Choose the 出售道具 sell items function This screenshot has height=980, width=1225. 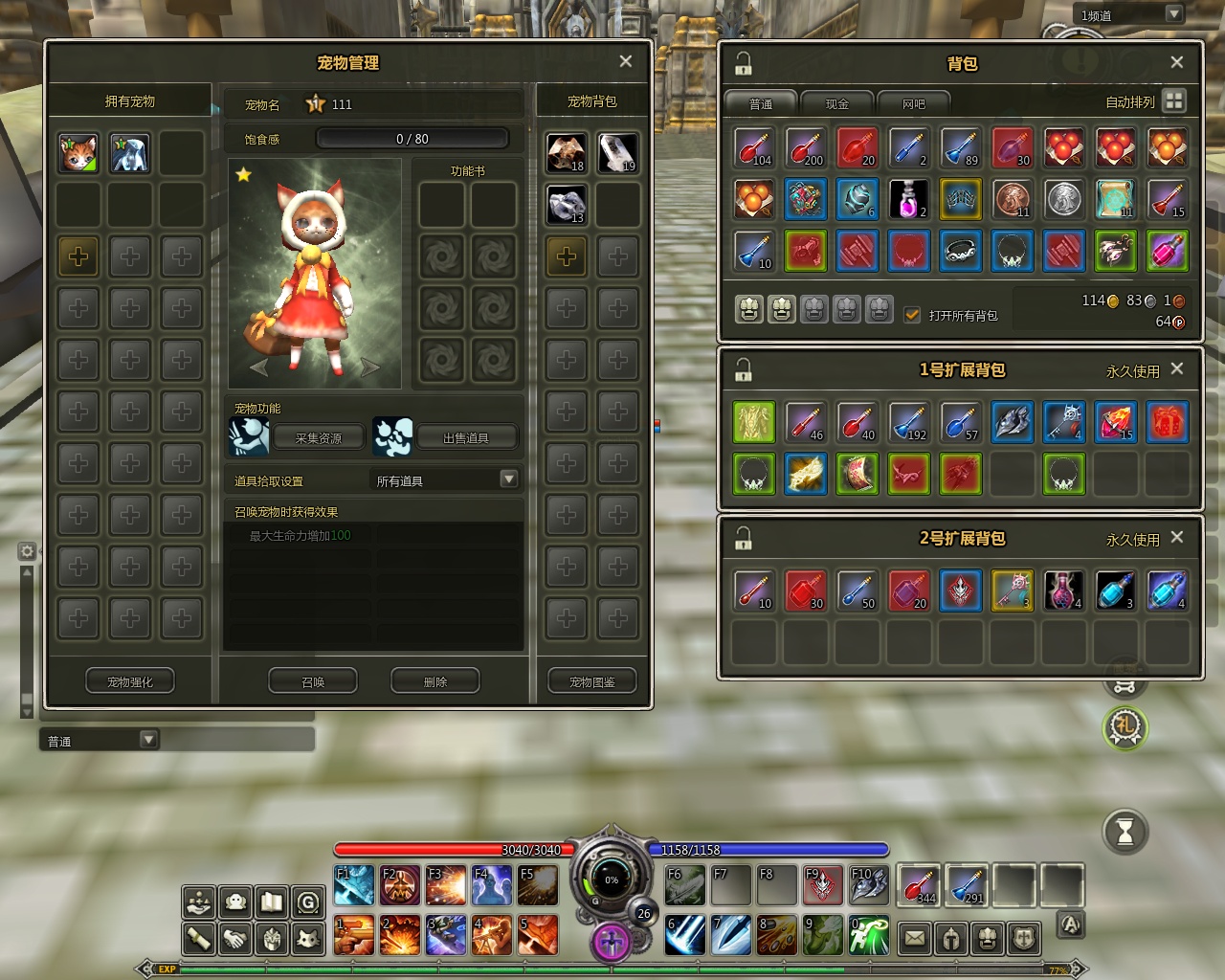click(x=466, y=437)
